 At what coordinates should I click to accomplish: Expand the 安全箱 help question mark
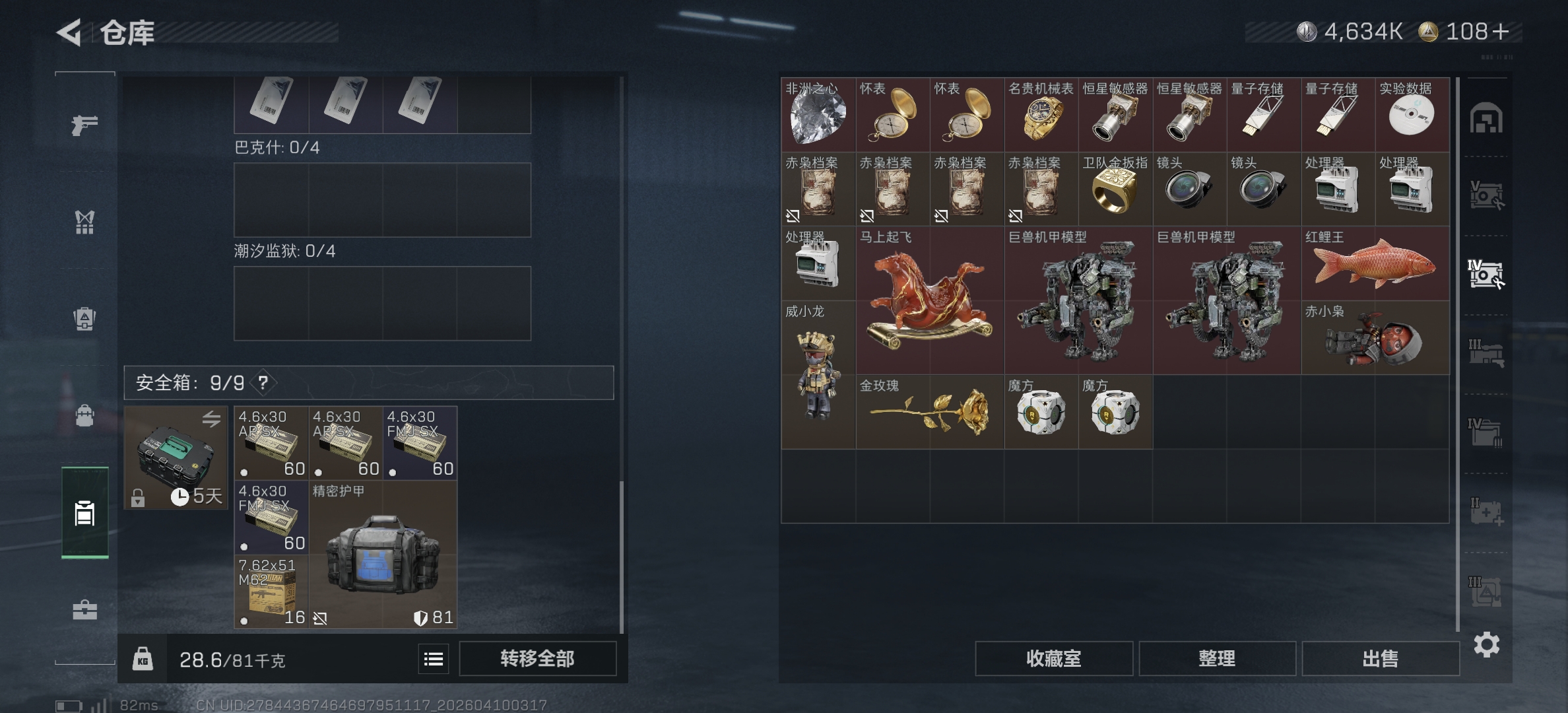263,382
